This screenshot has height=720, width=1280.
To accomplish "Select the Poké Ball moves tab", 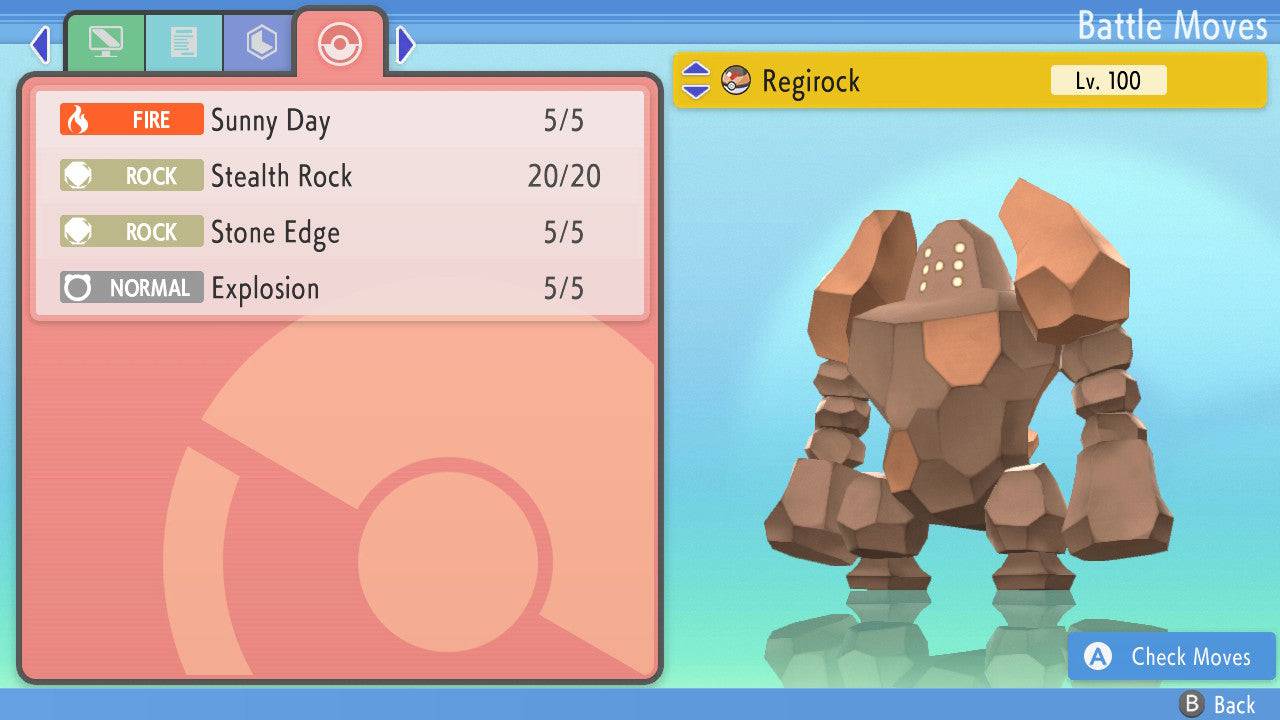I will (x=340, y=44).
